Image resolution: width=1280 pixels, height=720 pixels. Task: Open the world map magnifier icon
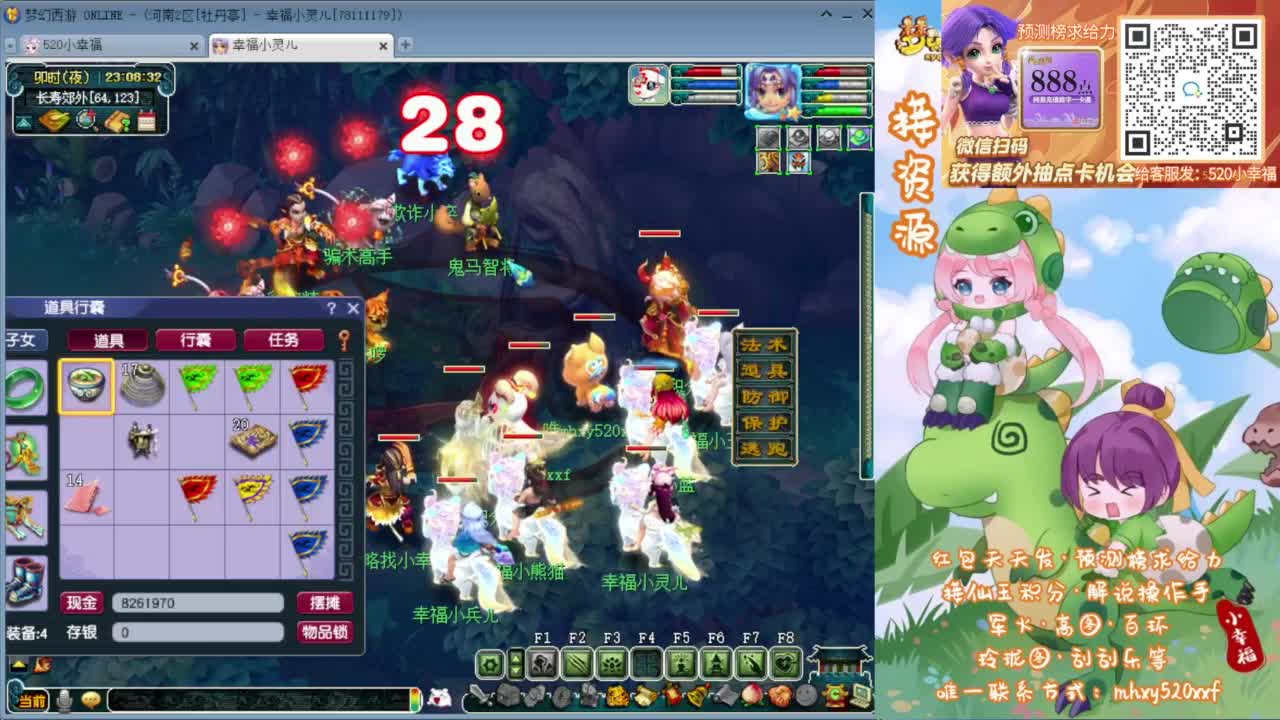tap(86, 121)
